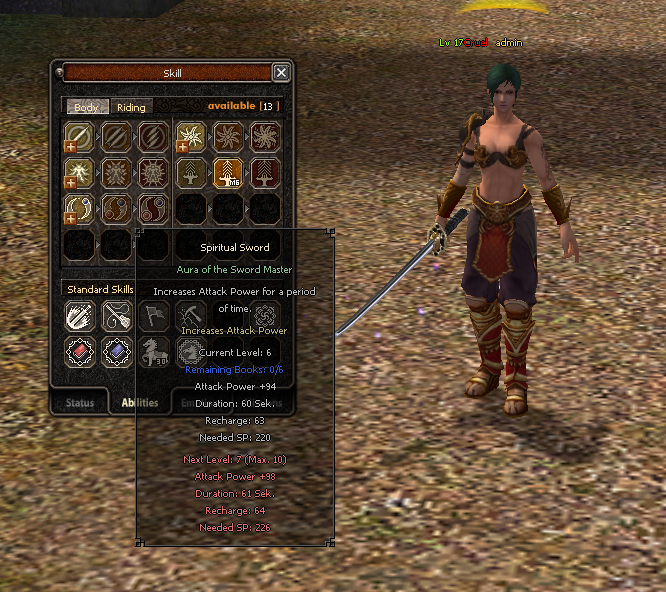Select the white burst hand standard skill
666x592 pixels.
80,316
